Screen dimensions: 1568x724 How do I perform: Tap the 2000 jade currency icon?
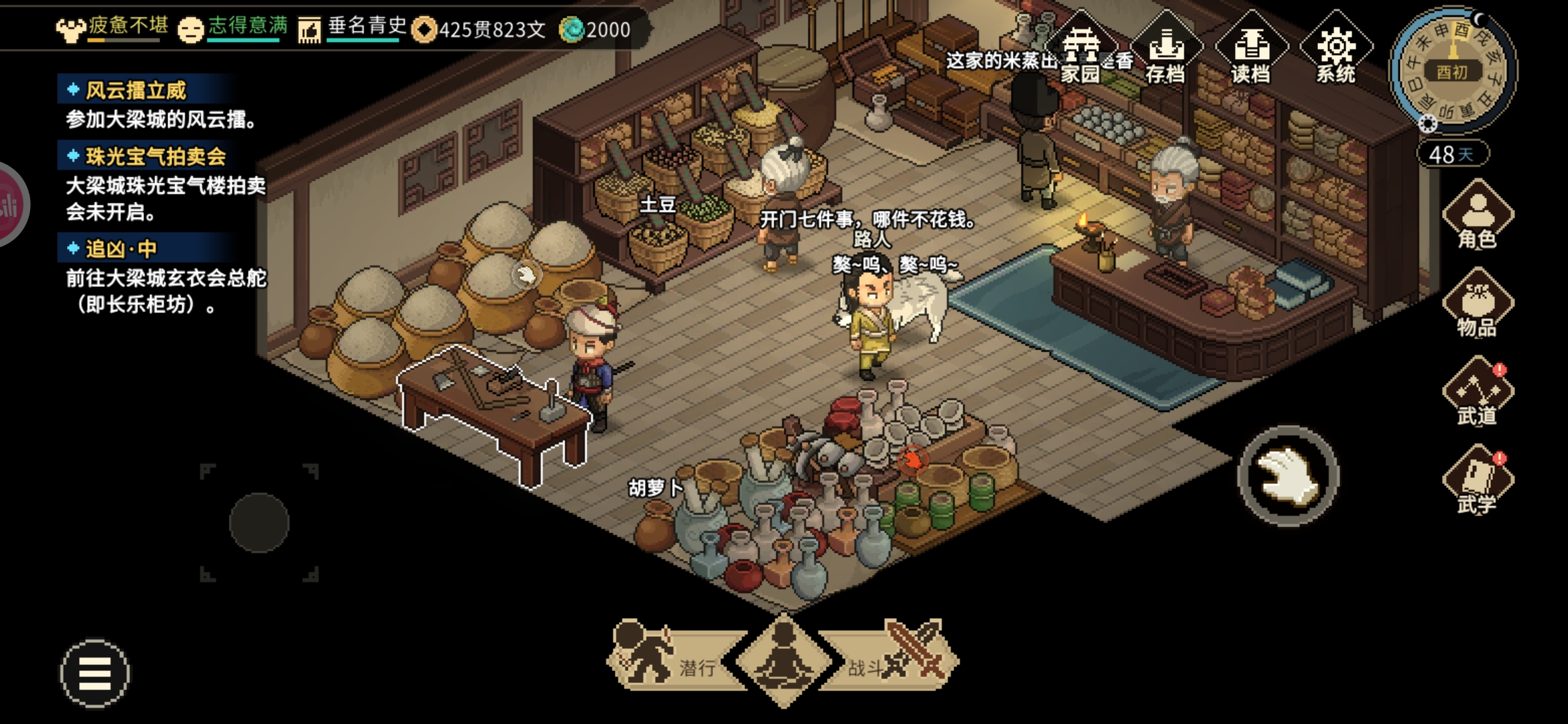pyautogui.click(x=572, y=29)
